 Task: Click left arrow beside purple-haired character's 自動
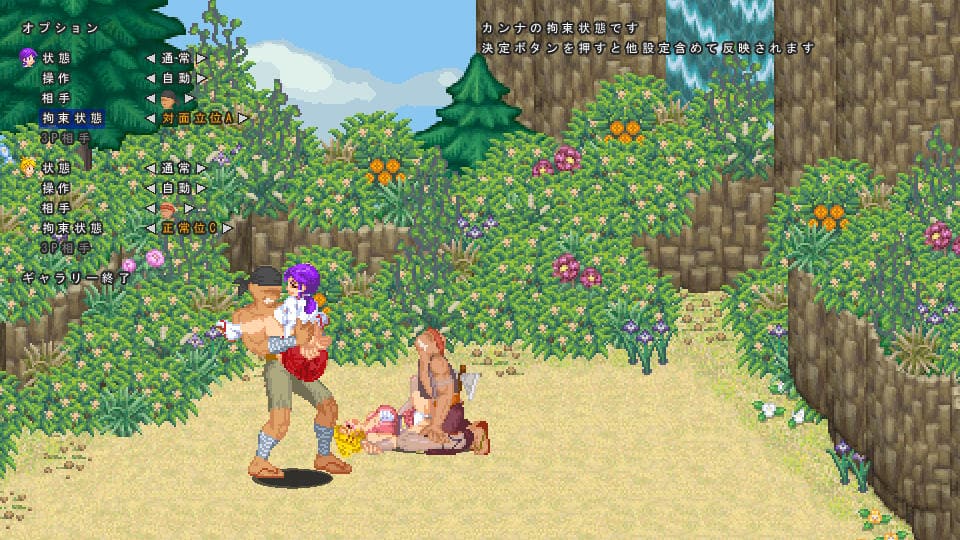pyautogui.click(x=151, y=78)
